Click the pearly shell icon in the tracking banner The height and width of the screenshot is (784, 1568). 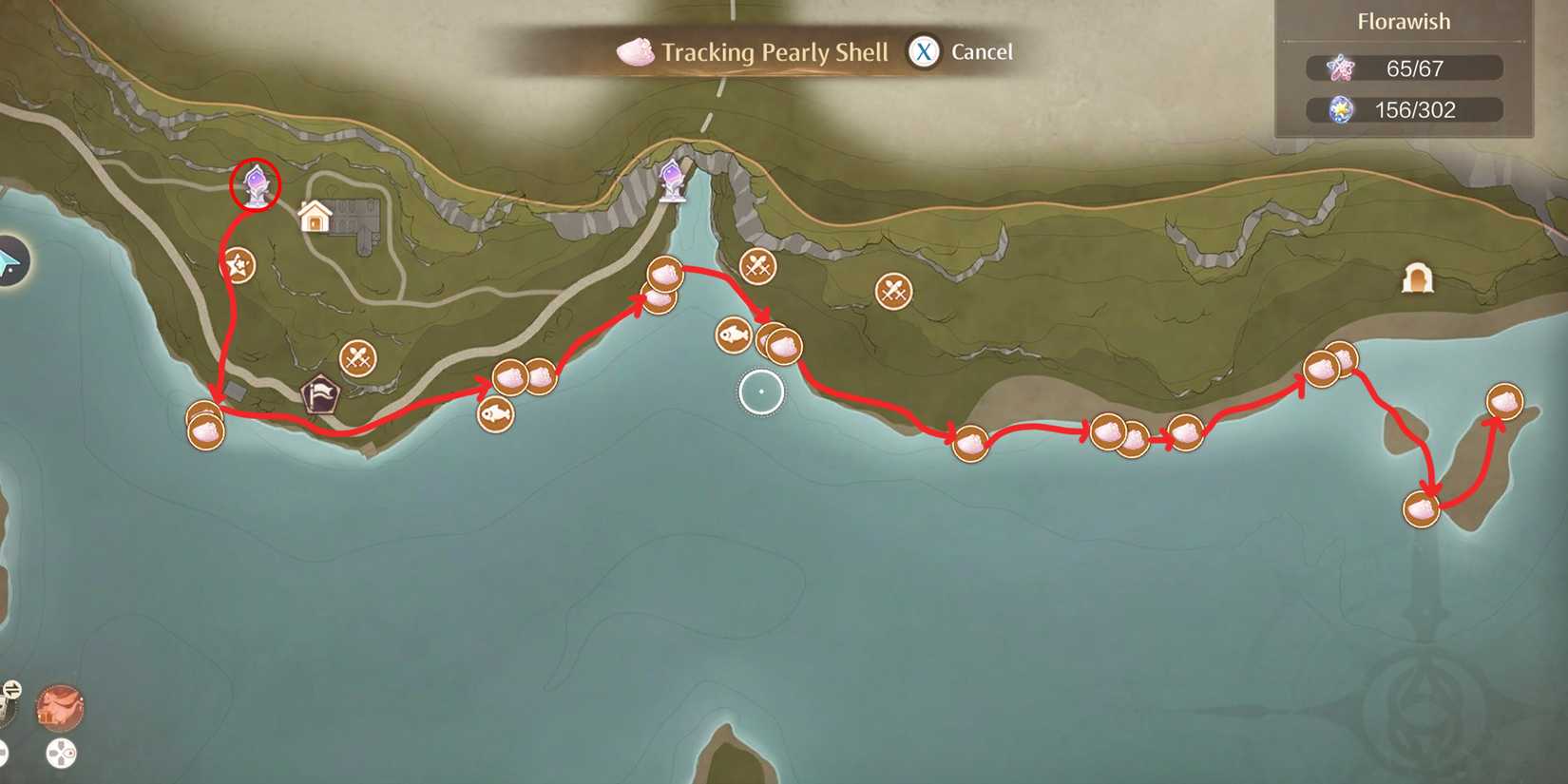click(x=633, y=53)
